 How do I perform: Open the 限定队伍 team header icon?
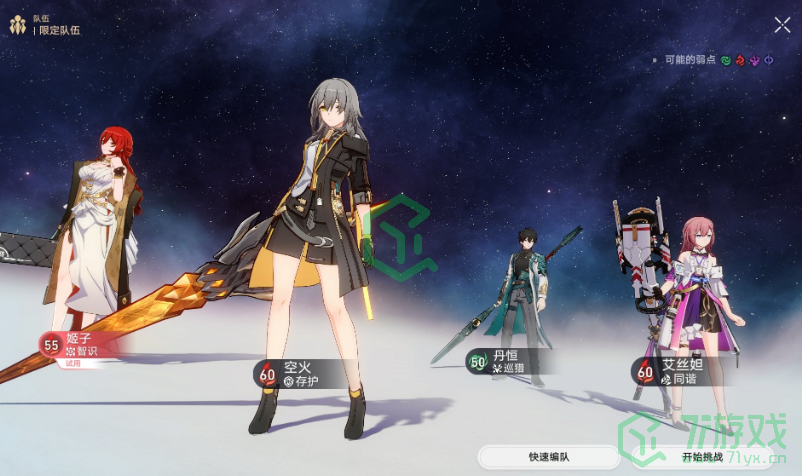[x=17, y=24]
